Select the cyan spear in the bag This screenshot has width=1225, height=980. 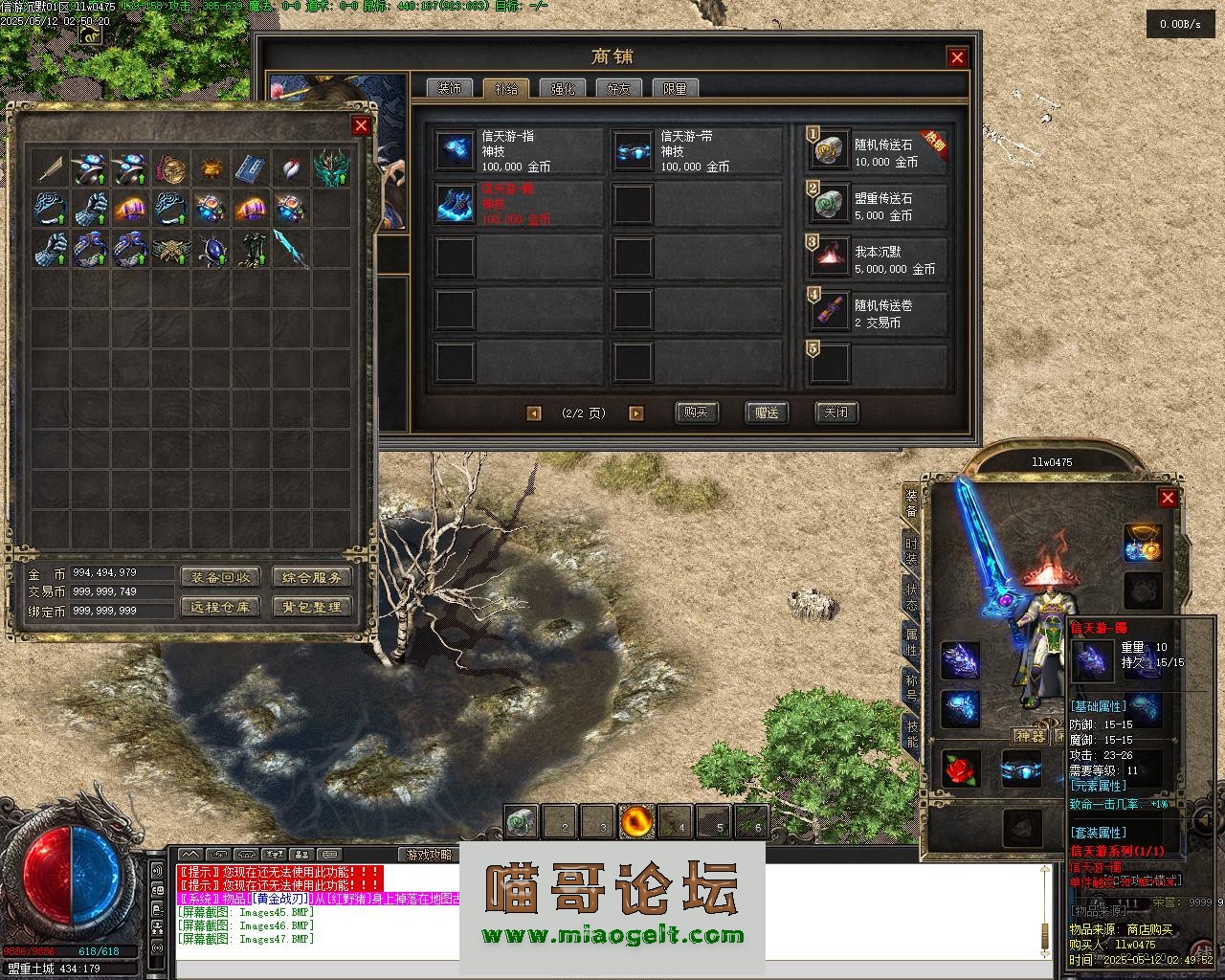tap(291, 249)
